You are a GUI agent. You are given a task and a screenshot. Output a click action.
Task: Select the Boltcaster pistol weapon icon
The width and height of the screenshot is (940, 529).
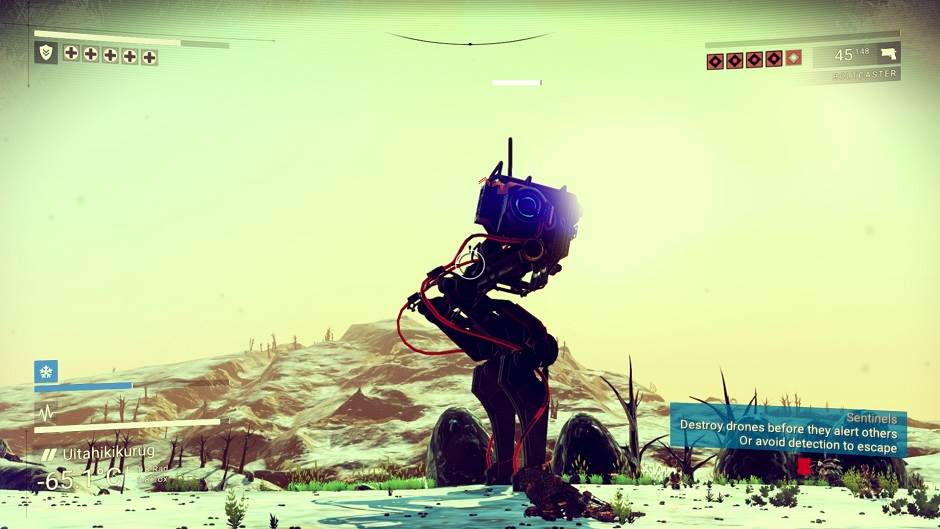pyautogui.click(x=887, y=54)
